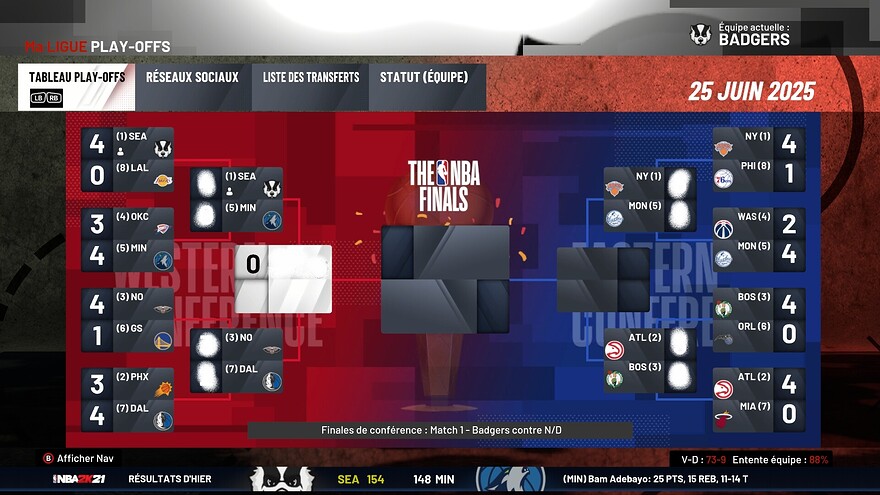Select the highlighted Western Conference finals slot
Image resolution: width=880 pixels, height=495 pixels.
pyautogui.click(x=282, y=279)
